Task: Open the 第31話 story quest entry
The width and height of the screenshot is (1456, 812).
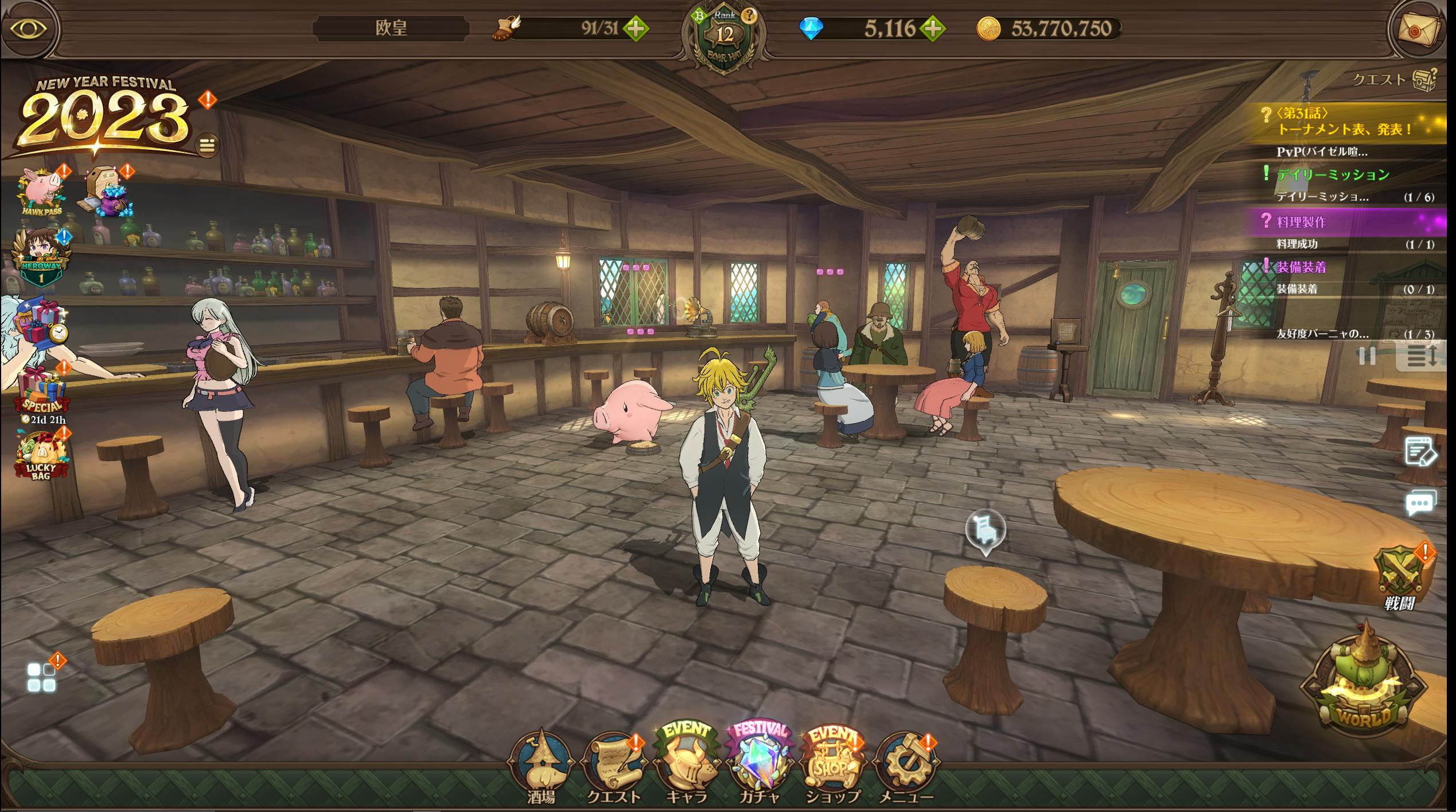Action: pos(1342,122)
